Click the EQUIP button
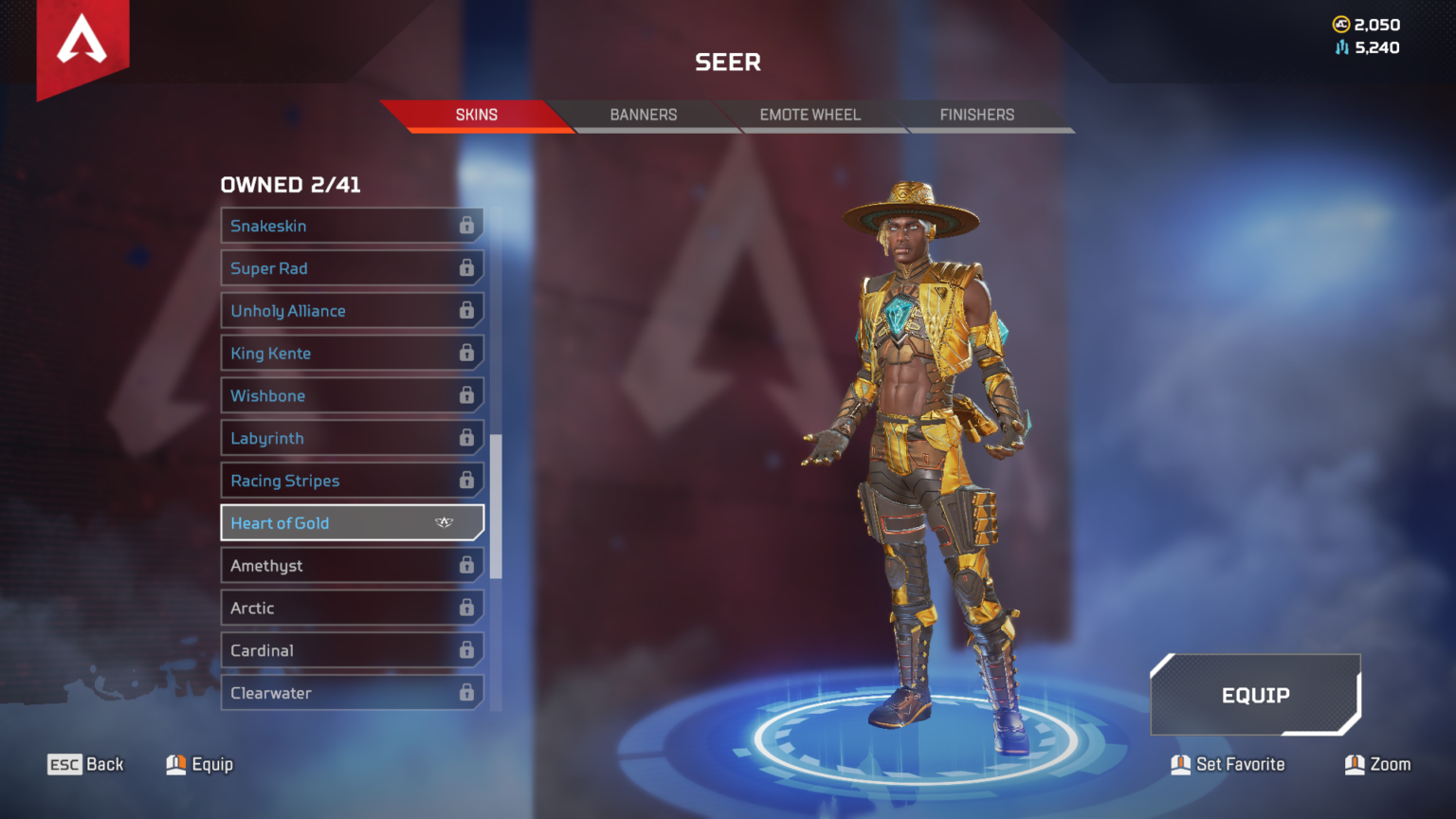The height and width of the screenshot is (819, 1456). click(1255, 695)
